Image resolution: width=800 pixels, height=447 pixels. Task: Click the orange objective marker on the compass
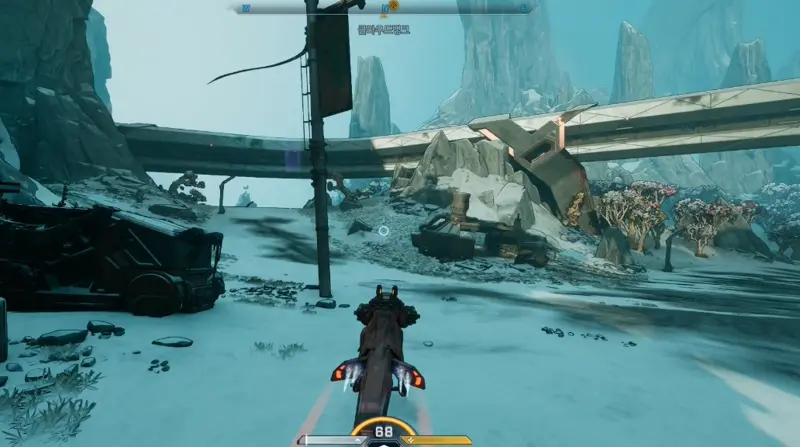click(x=393, y=6)
